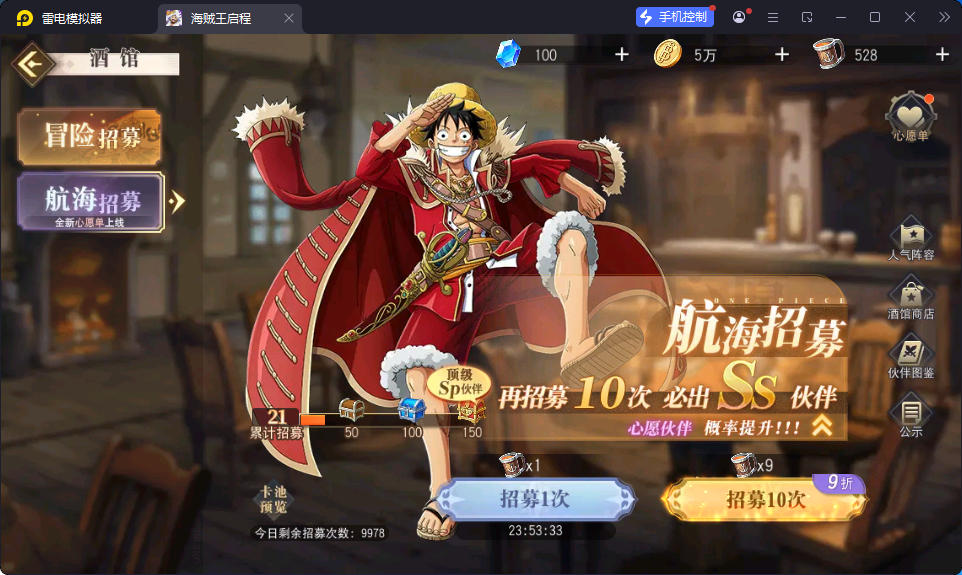Image resolution: width=962 pixels, height=575 pixels.
Task: Open the 酒馆商店 tavern shop
Action: click(x=910, y=298)
